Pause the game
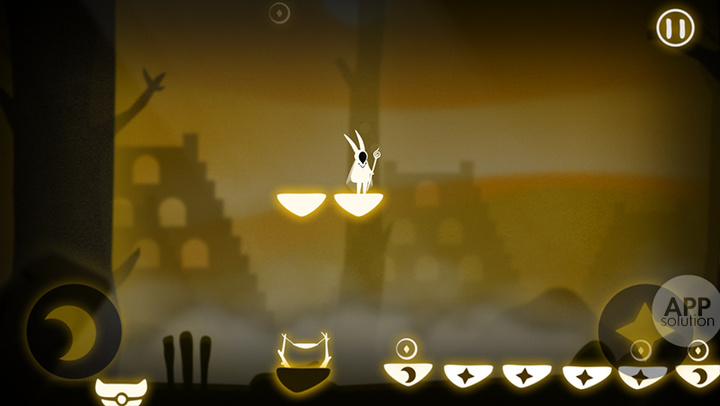 pos(676,27)
